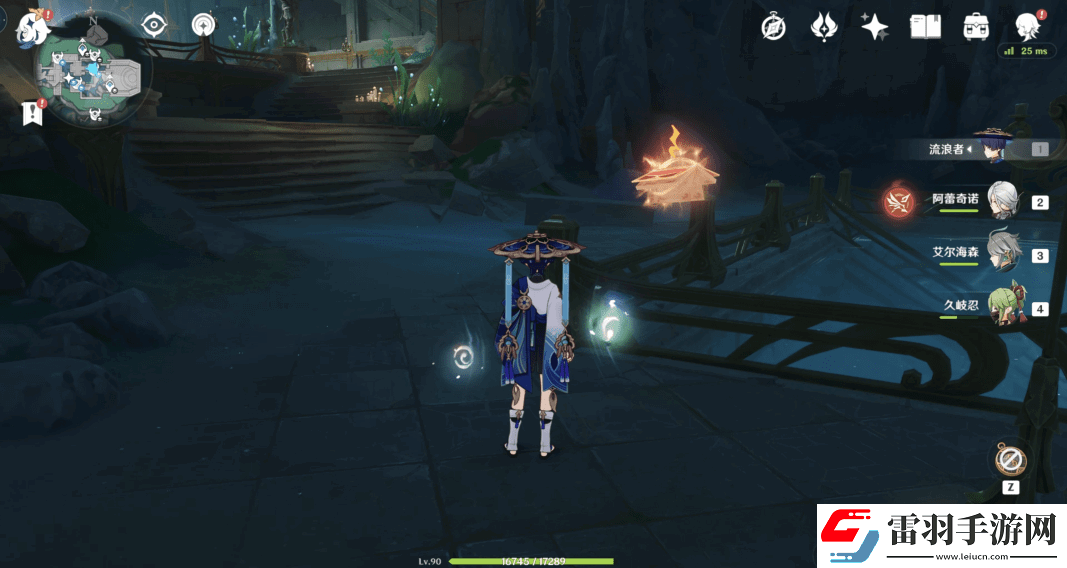Open the quest log banner icon
1067x568 pixels.
33,113
